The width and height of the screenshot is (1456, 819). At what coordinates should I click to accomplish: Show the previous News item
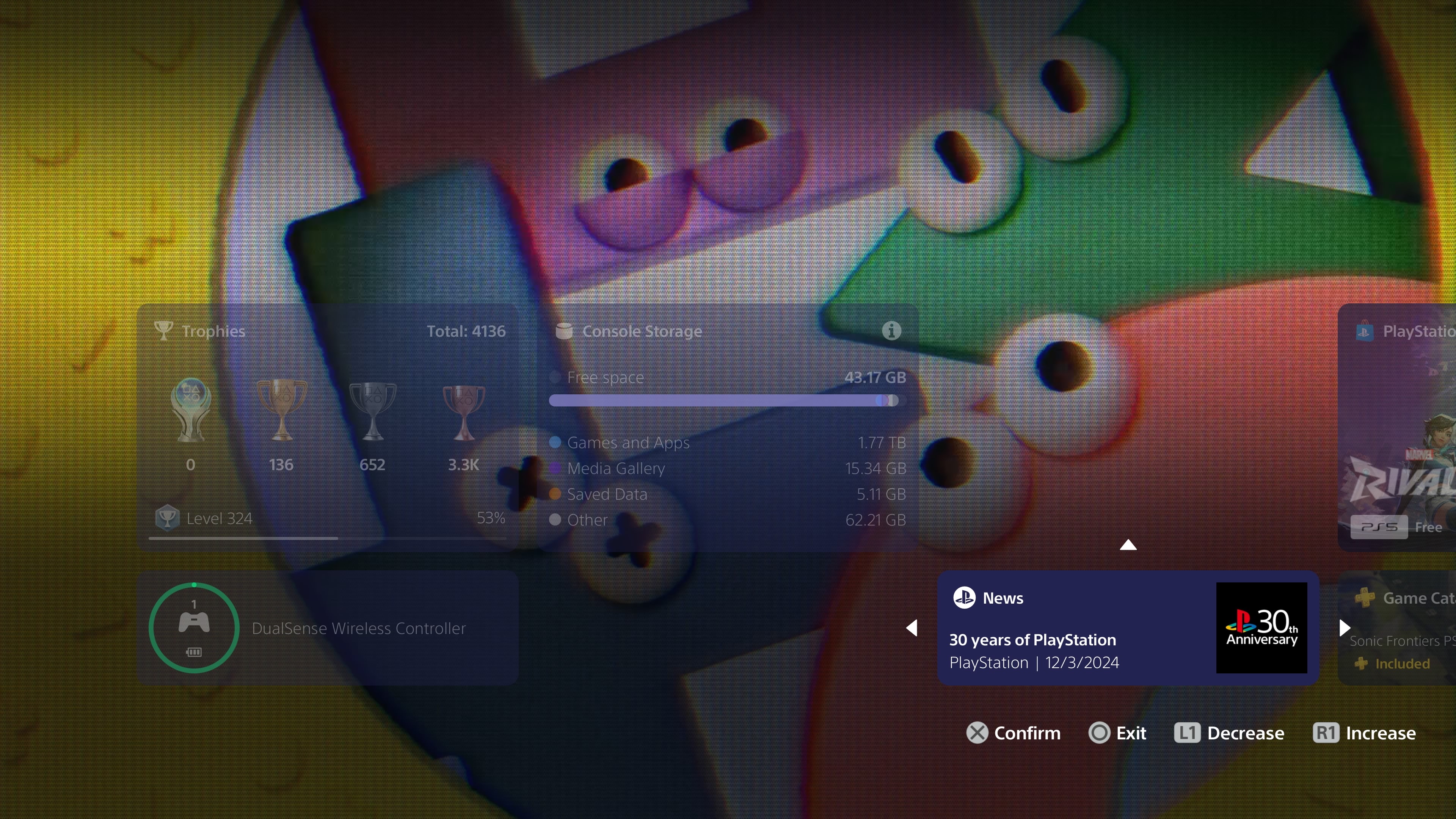coord(912,628)
